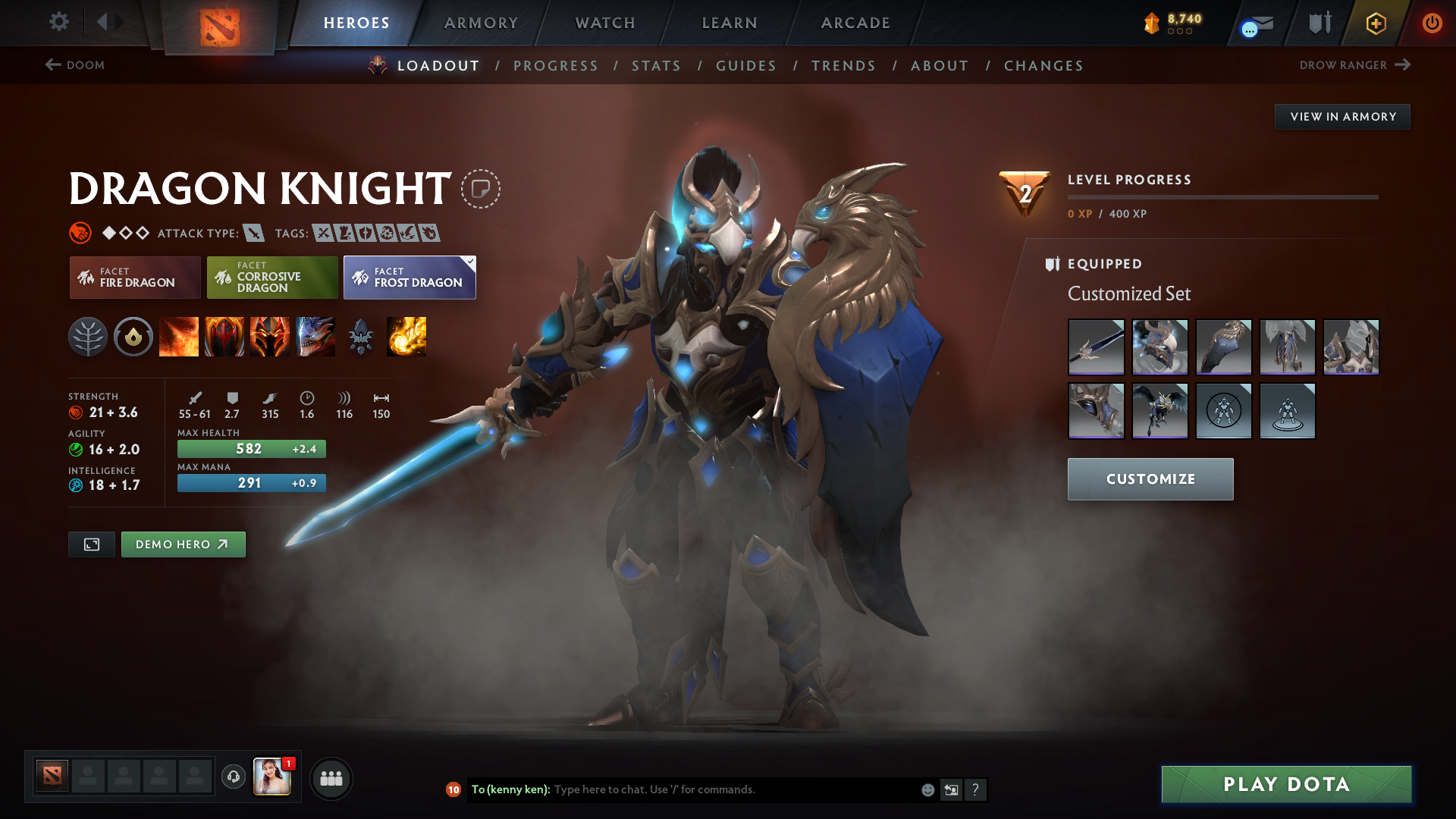Click the Level Progress XP bar
Image resolution: width=1456 pixels, height=819 pixels.
click(x=1222, y=199)
